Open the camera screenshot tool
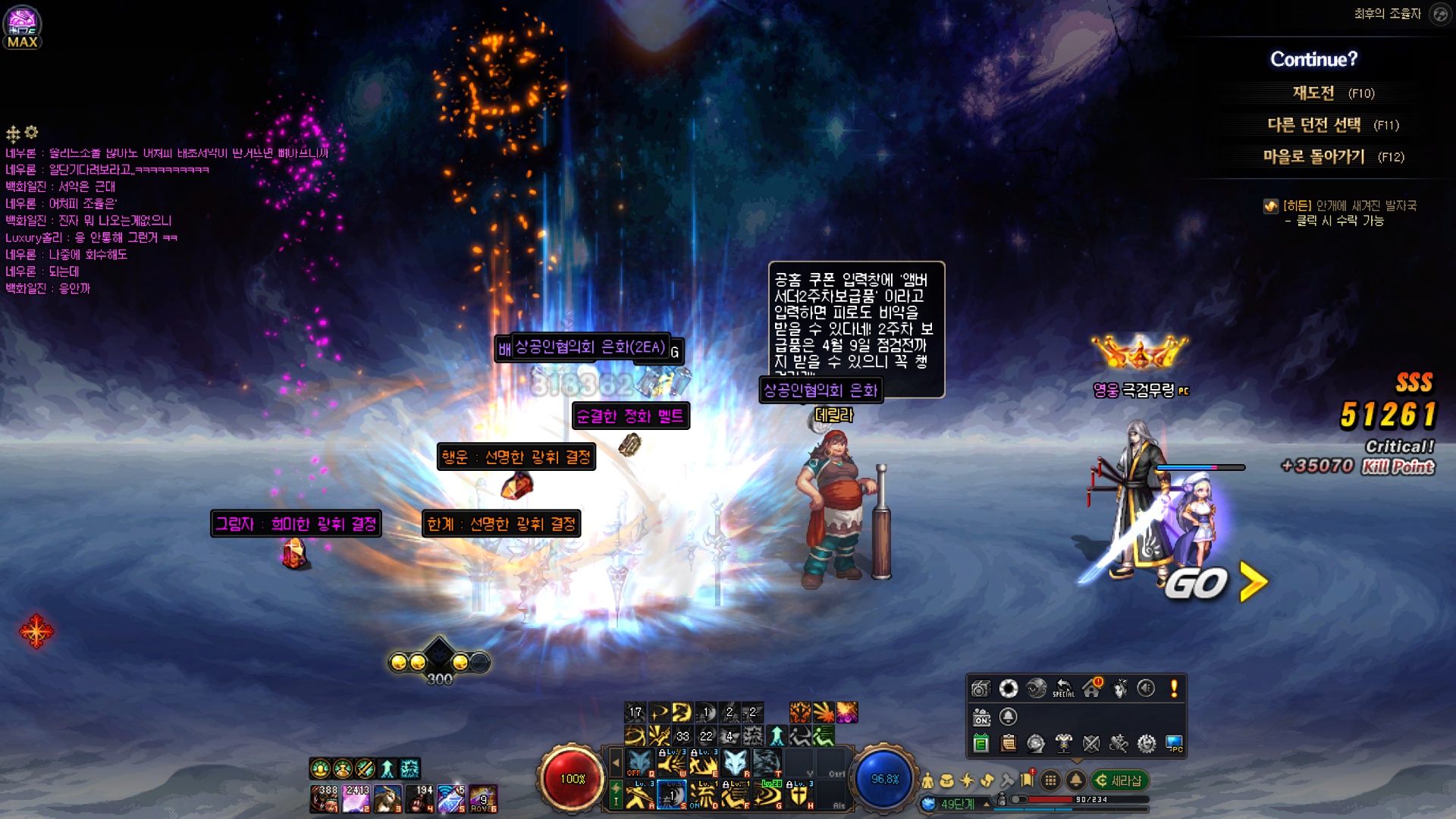1456x819 pixels. pyautogui.click(x=981, y=689)
